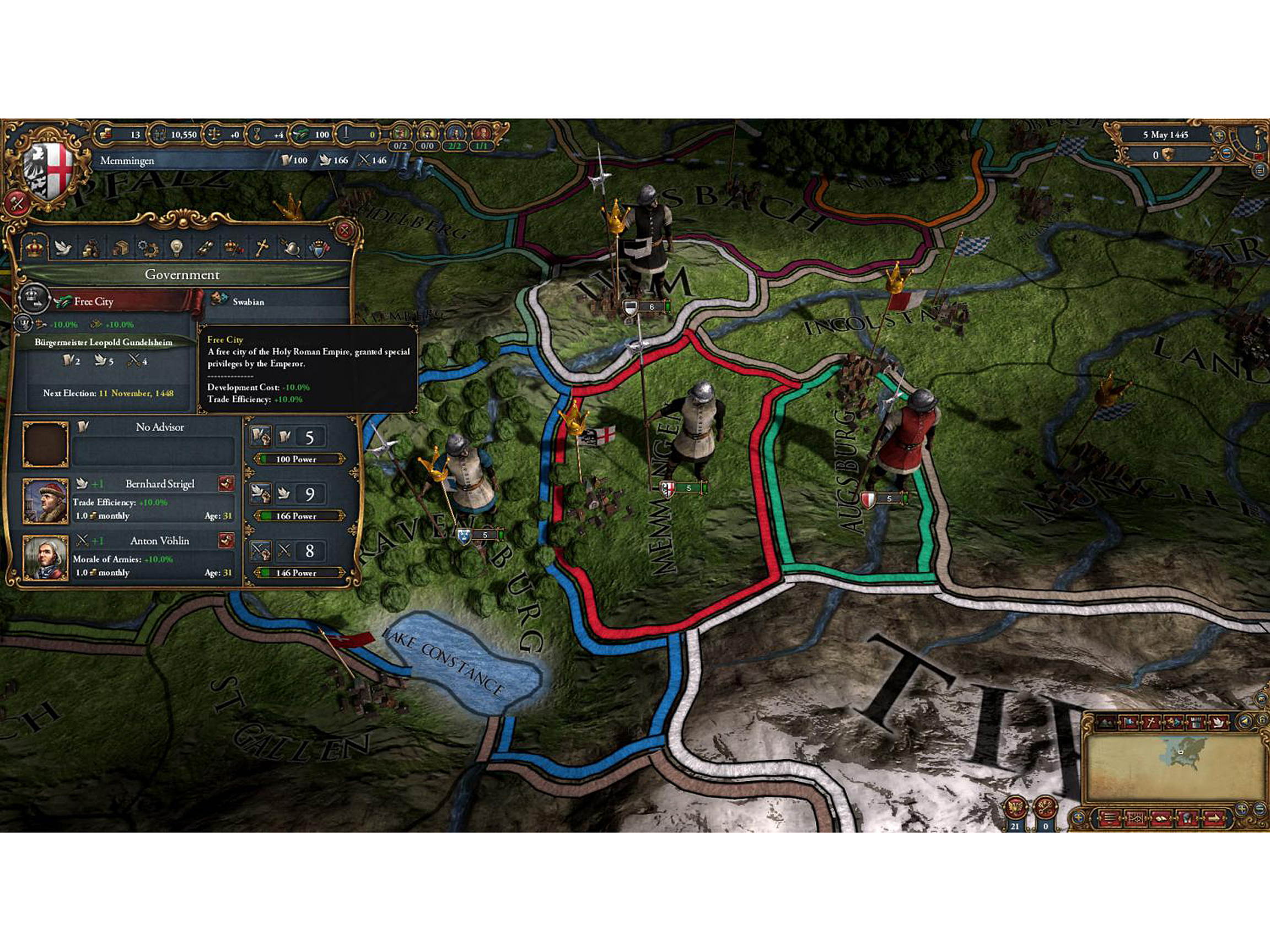
Task: Select the political mapmode in the minimap toolbar
Action: (1128, 722)
